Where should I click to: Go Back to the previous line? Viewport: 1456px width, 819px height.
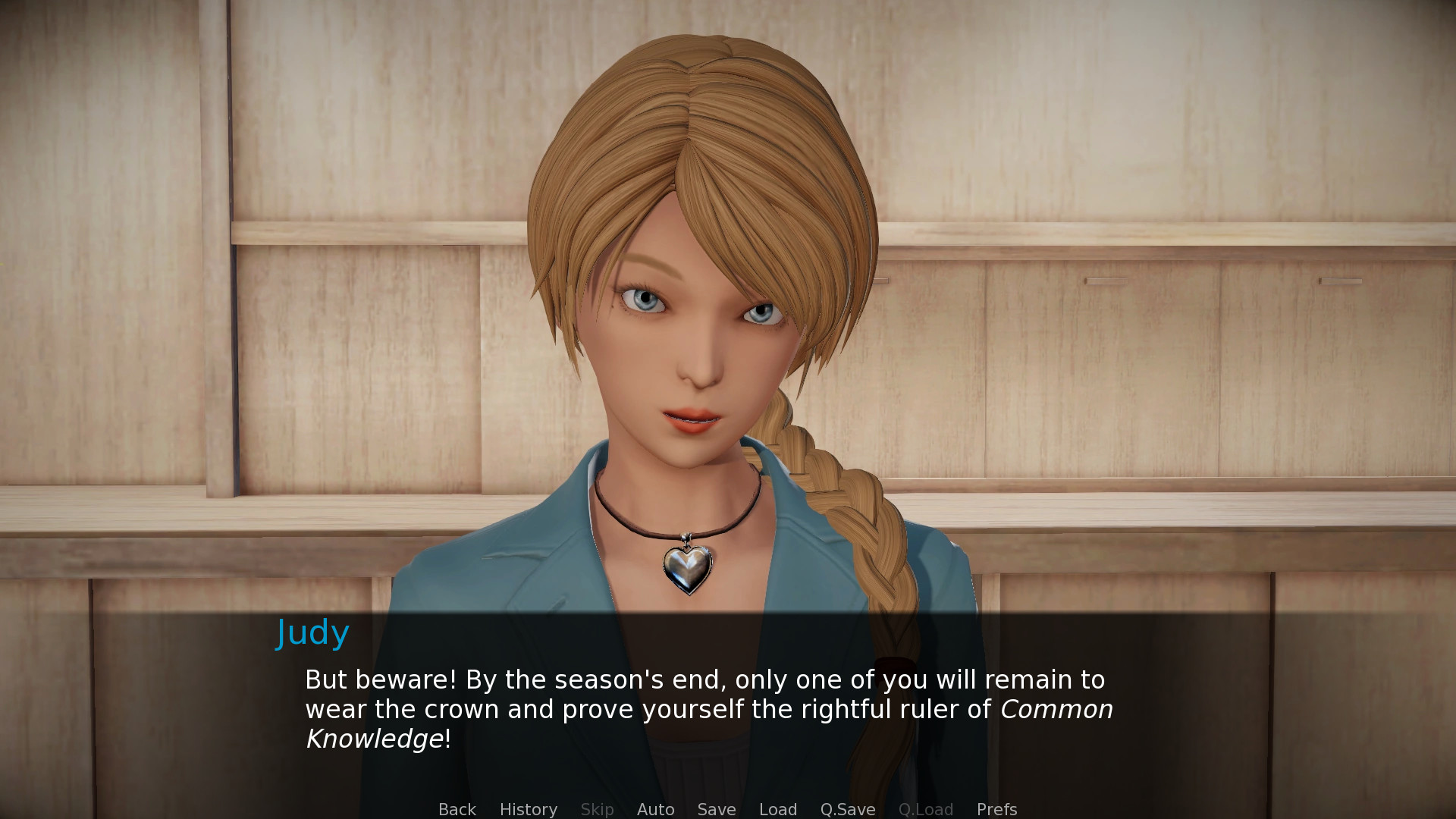pyautogui.click(x=457, y=809)
